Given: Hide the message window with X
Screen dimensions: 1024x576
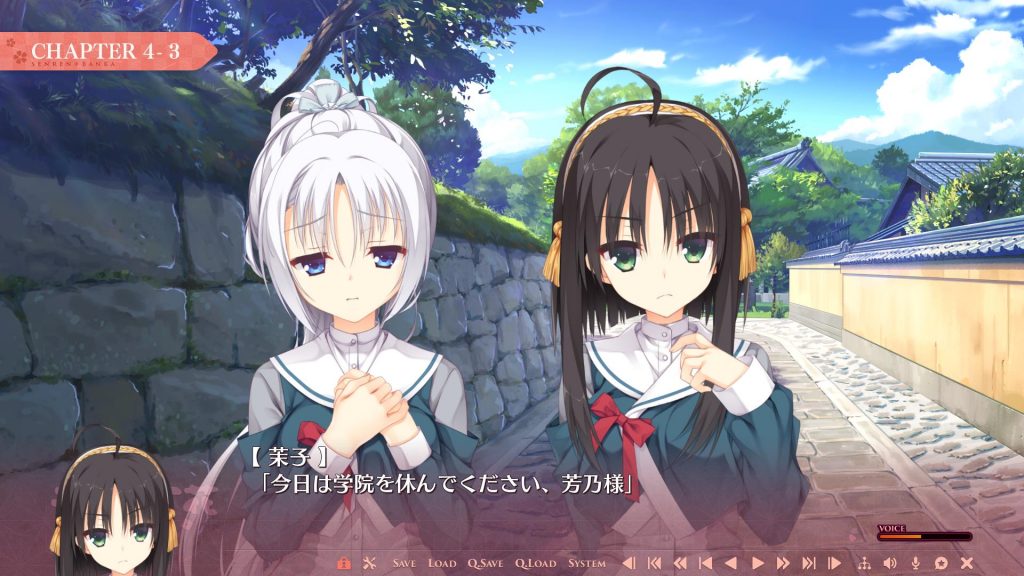Looking at the screenshot, I should click(966, 563).
